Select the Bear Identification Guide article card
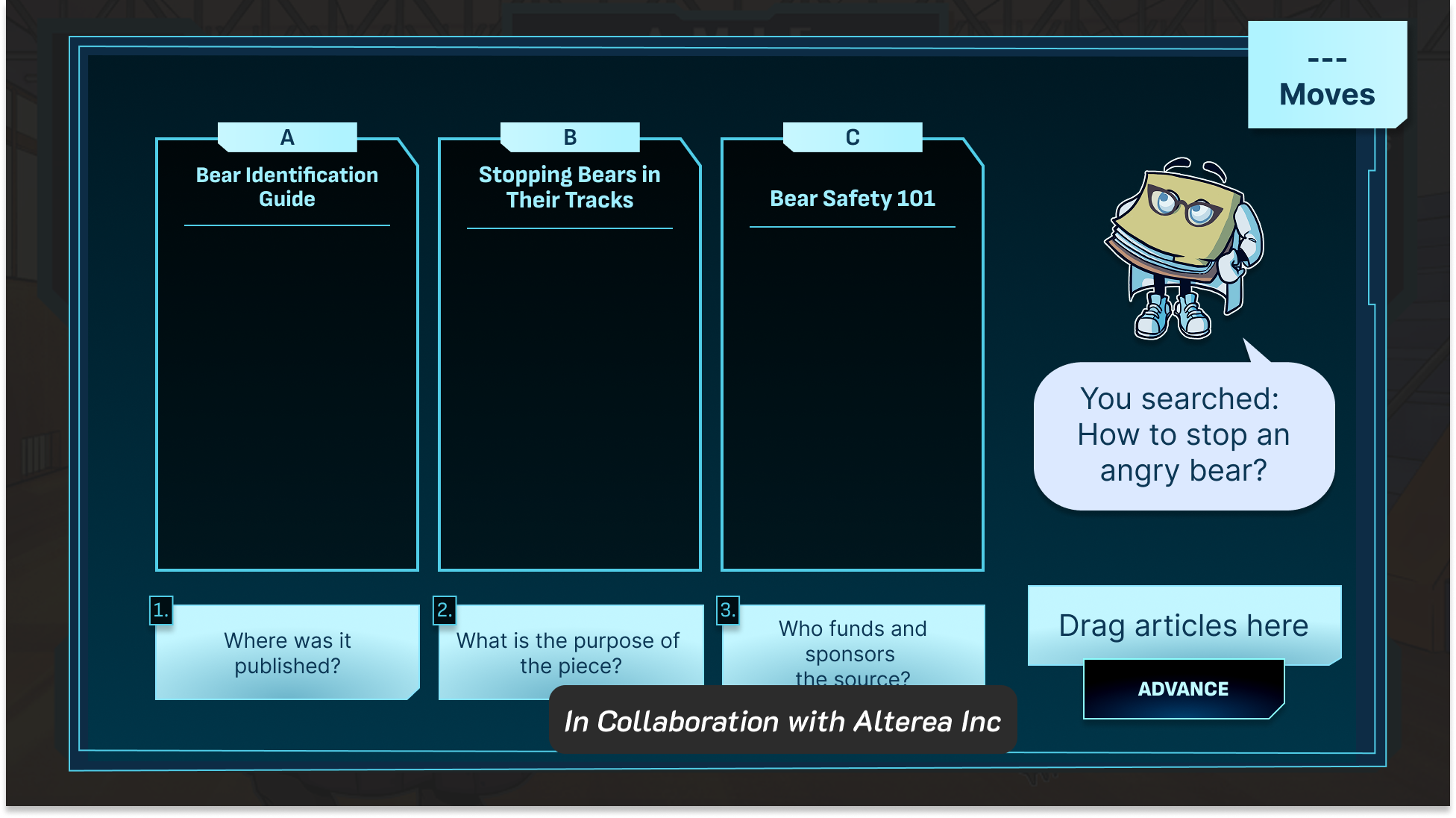 coord(287,355)
